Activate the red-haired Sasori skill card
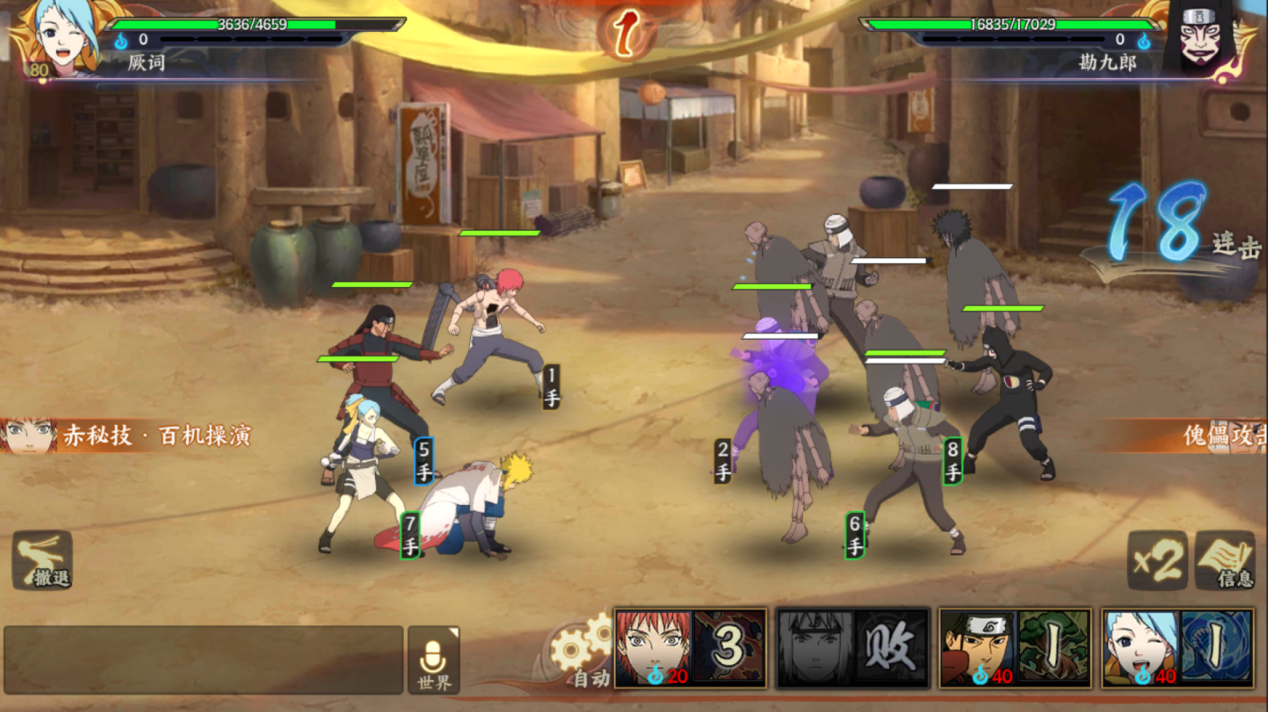The height and width of the screenshot is (712, 1268). click(690, 648)
